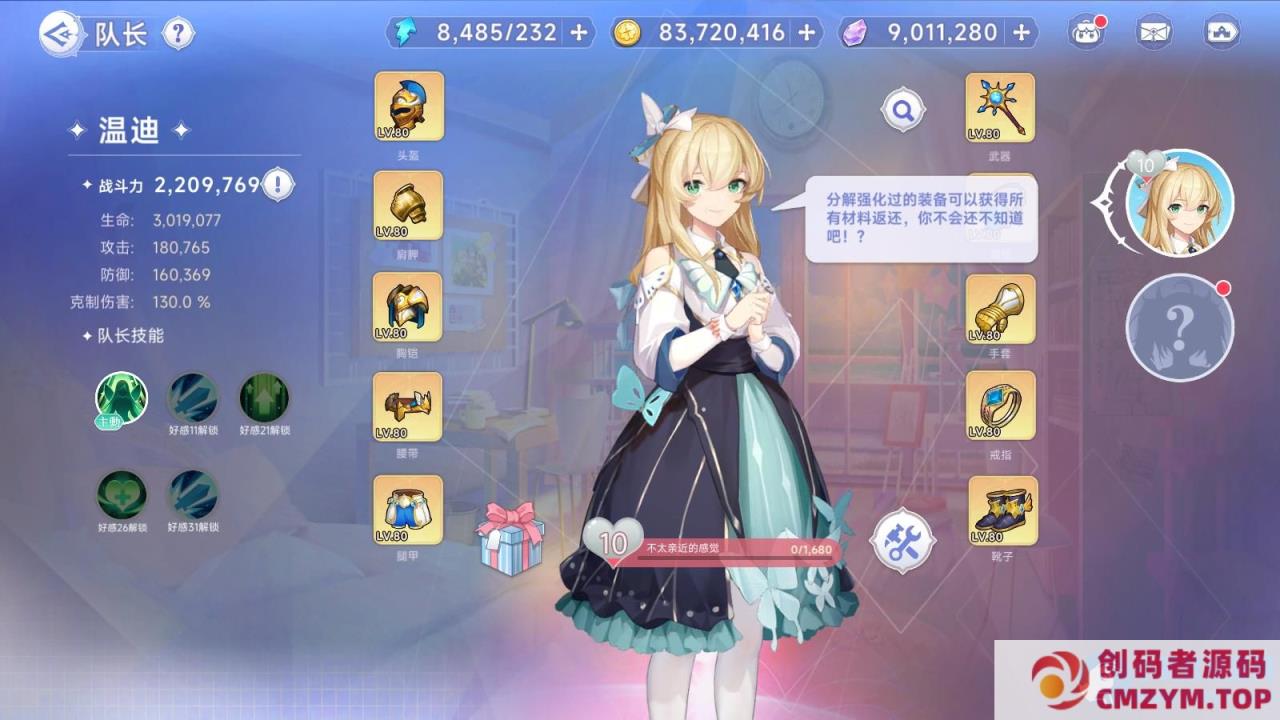Open the backpack icon with red notification
The height and width of the screenshot is (720, 1280).
[x=1086, y=32]
